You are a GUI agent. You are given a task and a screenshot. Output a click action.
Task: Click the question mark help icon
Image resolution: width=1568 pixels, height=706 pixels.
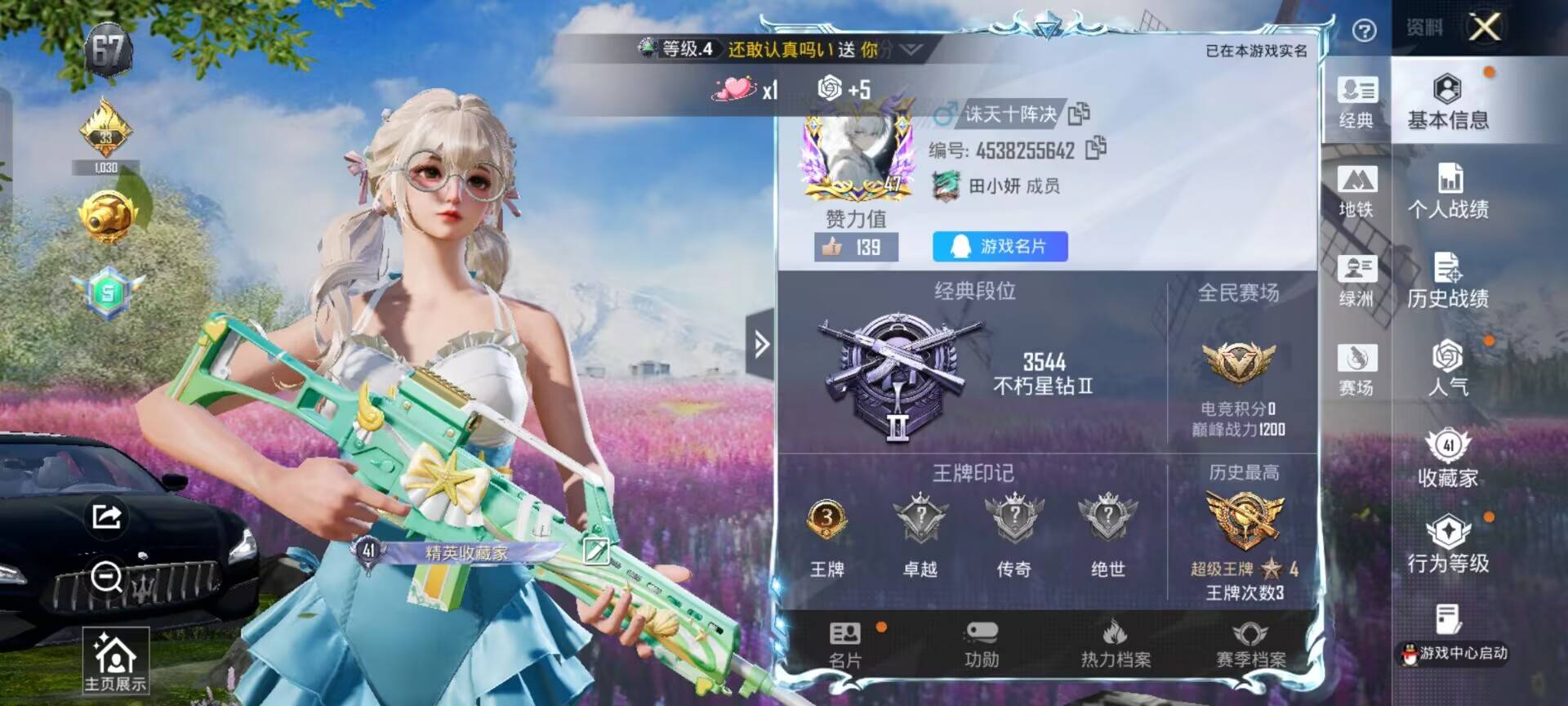(1364, 30)
